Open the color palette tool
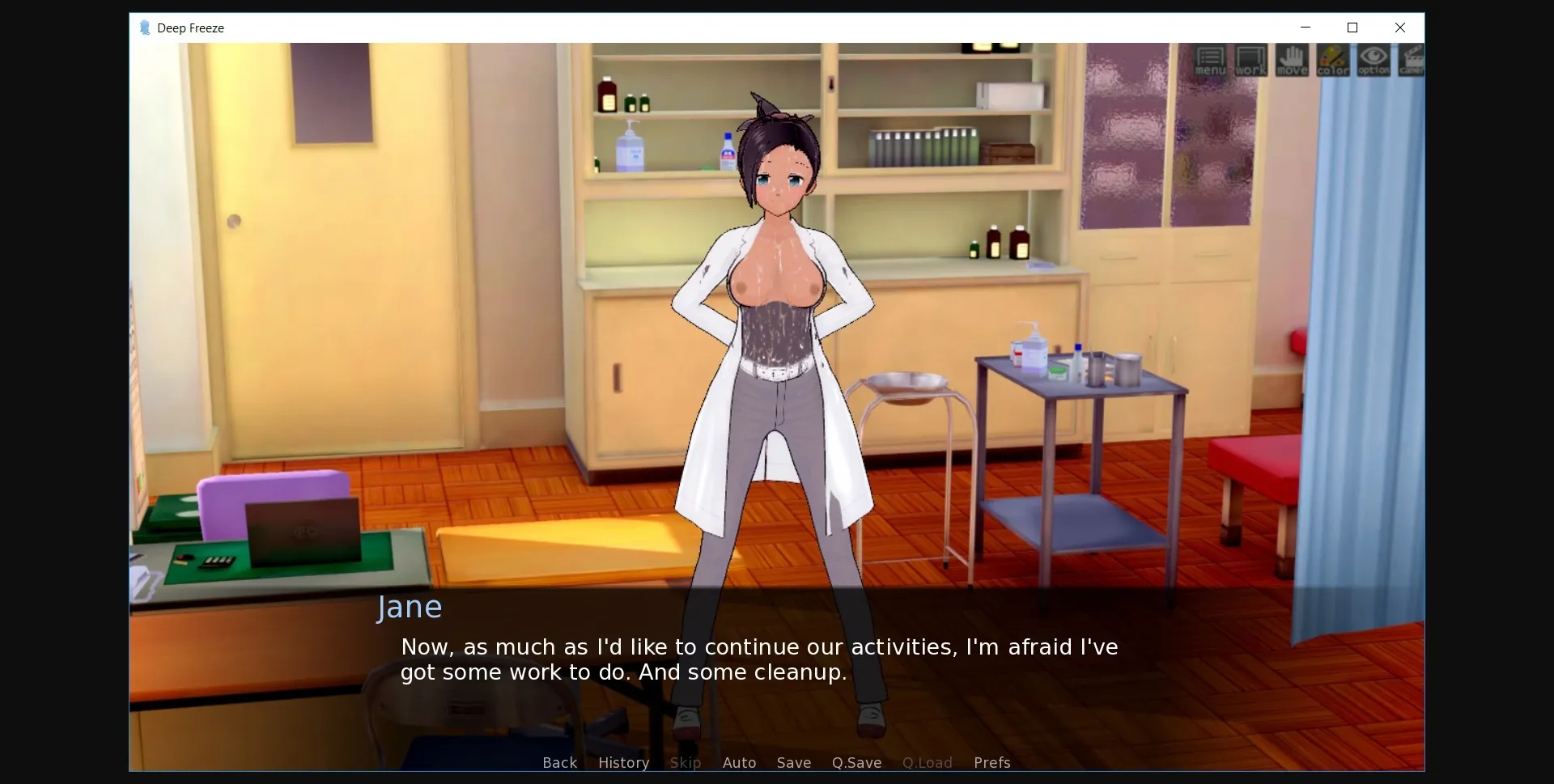The width and height of the screenshot is (1554, 784). (x=1331, y=61)
